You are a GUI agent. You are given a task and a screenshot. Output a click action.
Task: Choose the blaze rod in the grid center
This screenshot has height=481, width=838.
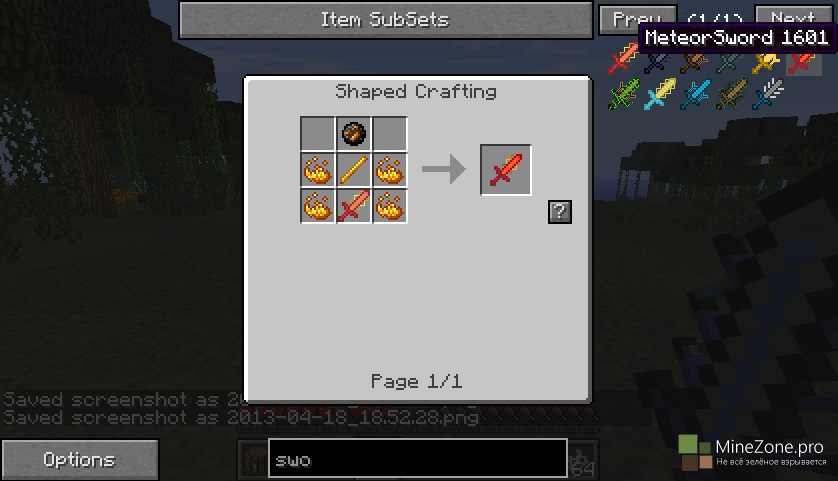(x=354, y=169)
